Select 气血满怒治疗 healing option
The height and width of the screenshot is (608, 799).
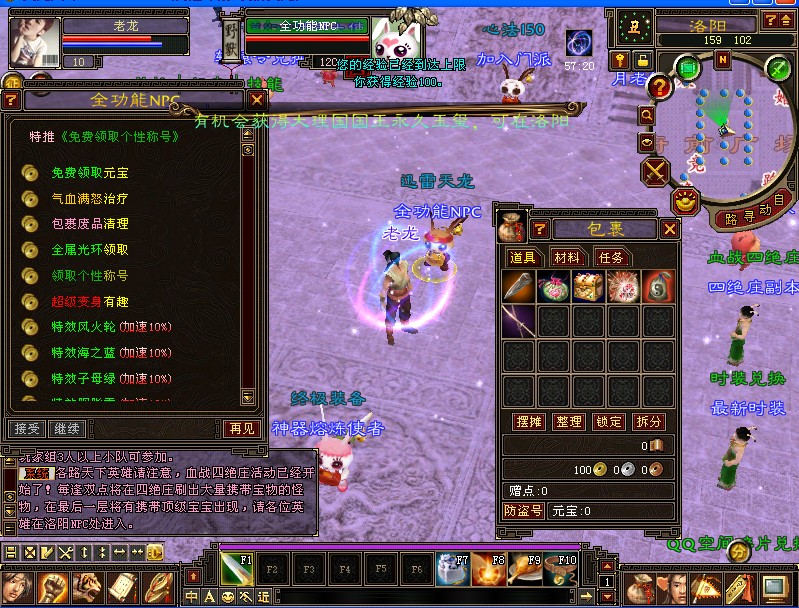pyautogui.click(x=89, y=199)
